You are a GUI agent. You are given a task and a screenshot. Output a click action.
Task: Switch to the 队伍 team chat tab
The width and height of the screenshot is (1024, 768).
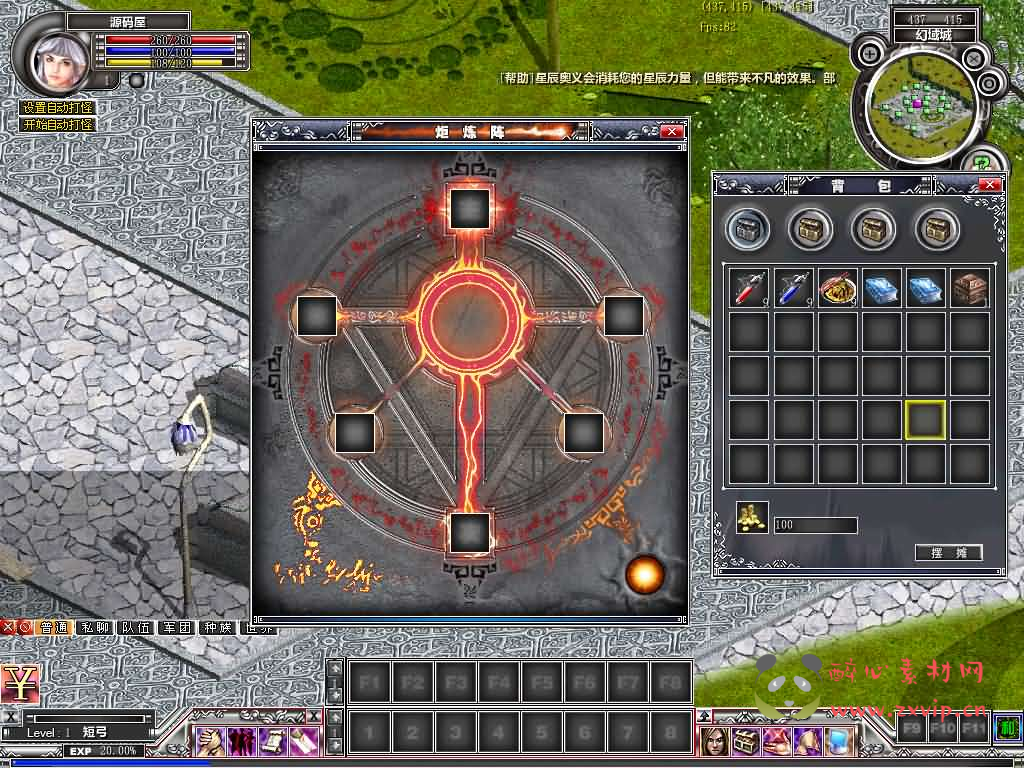pyautogui.click(x=136, y=628)
